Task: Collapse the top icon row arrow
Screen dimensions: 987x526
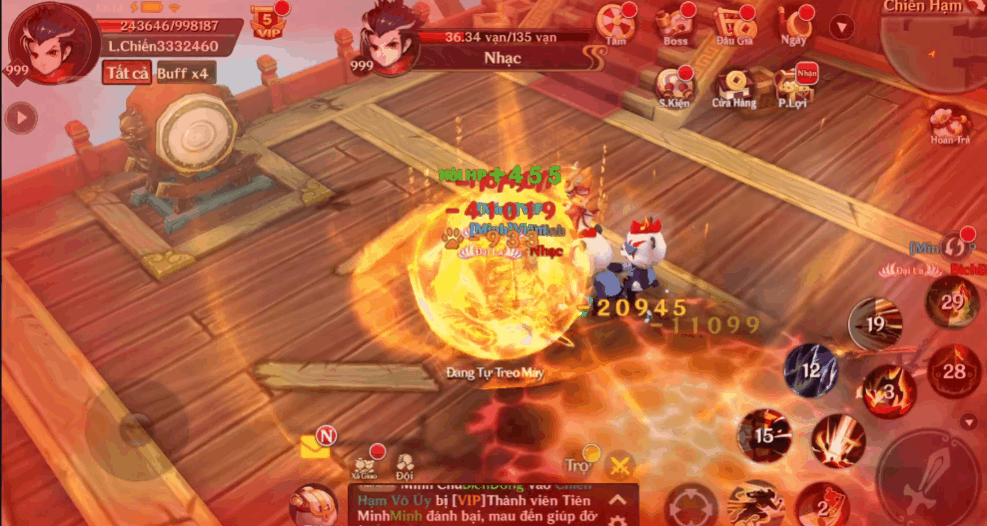Action: click(x=843, y=27)
